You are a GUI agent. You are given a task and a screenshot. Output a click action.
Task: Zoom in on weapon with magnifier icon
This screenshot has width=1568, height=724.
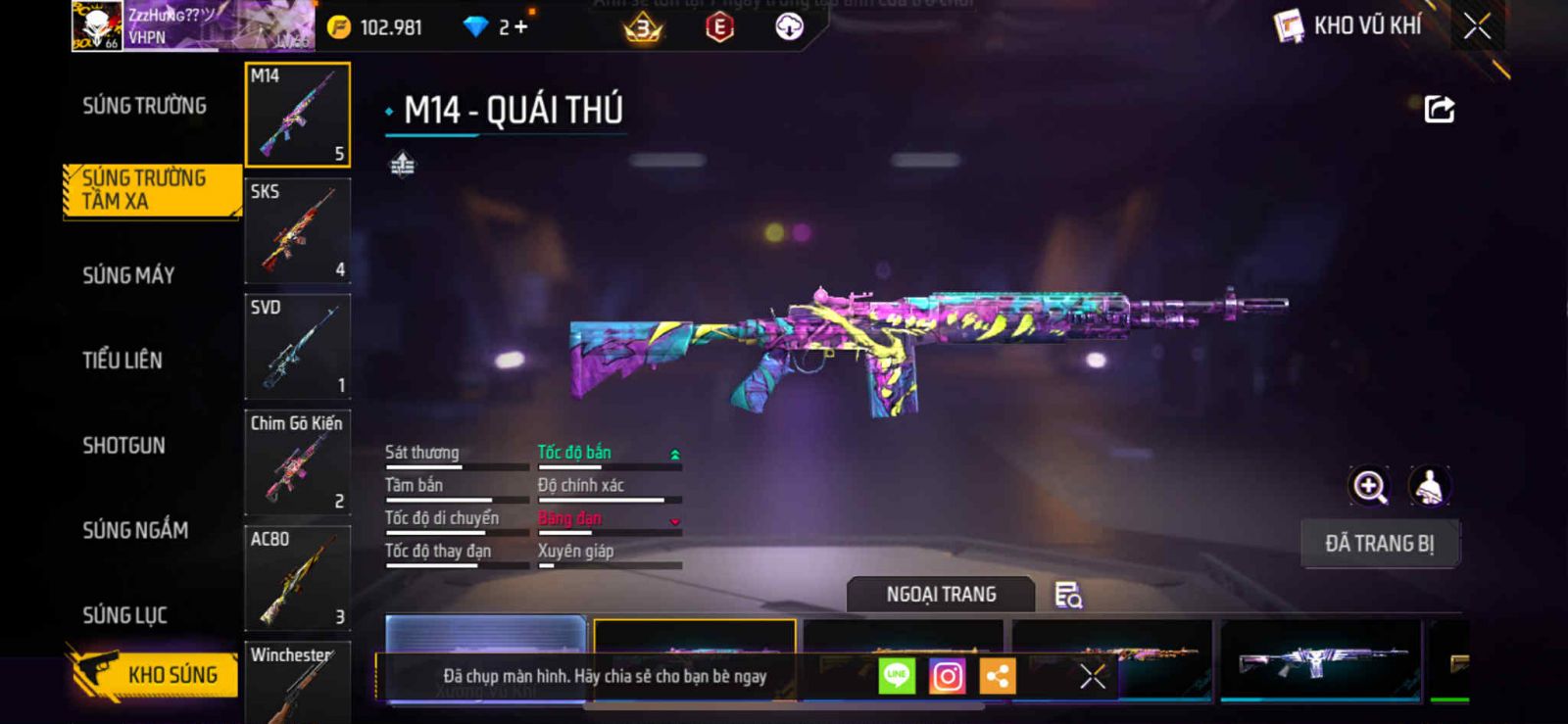coord(1369,486)
